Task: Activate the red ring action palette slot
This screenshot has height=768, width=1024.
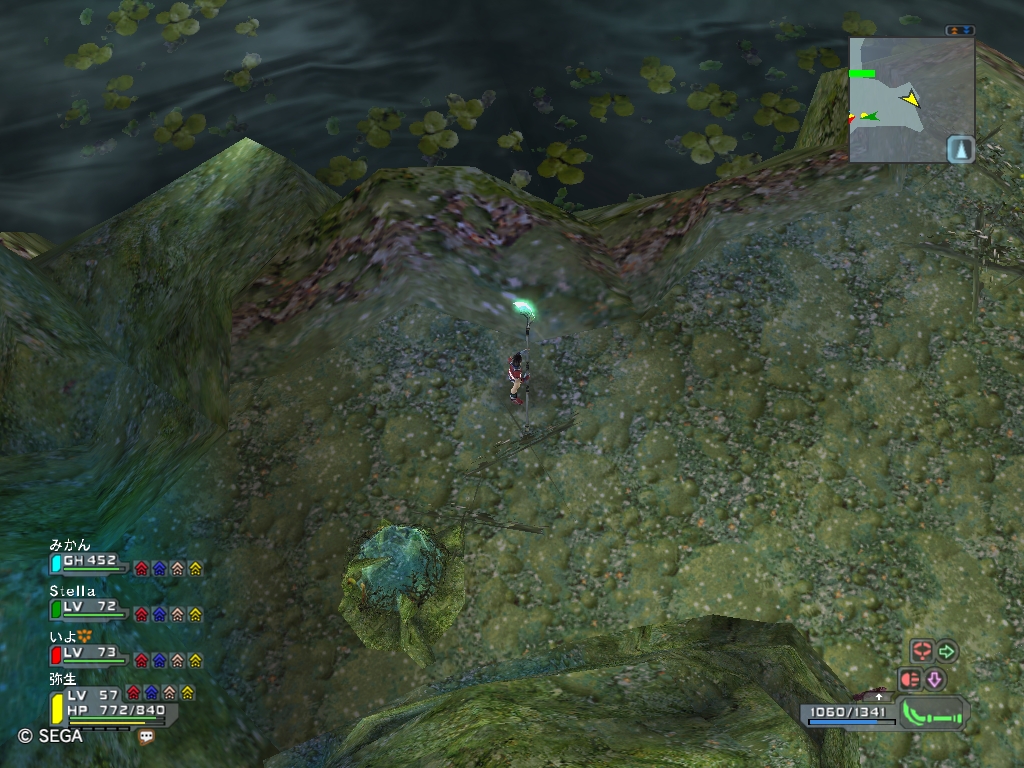Action: click(x=921, y=651)
